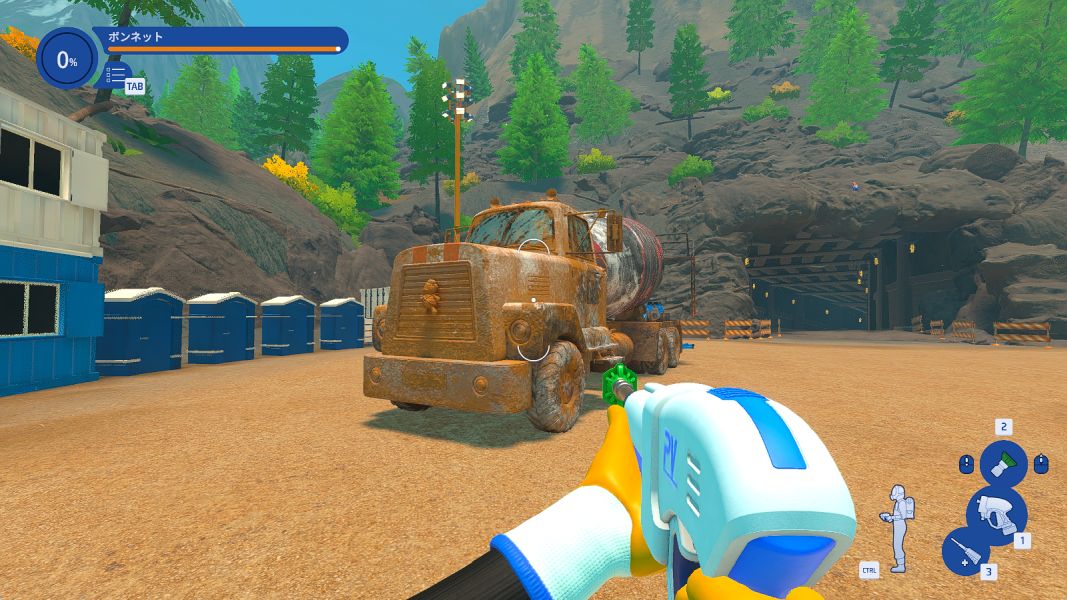The height and width of the screenshot is (600, 1067).
Task: Select the green nozzle icon
Action: pyautogui.click(x=1003, y=464)
